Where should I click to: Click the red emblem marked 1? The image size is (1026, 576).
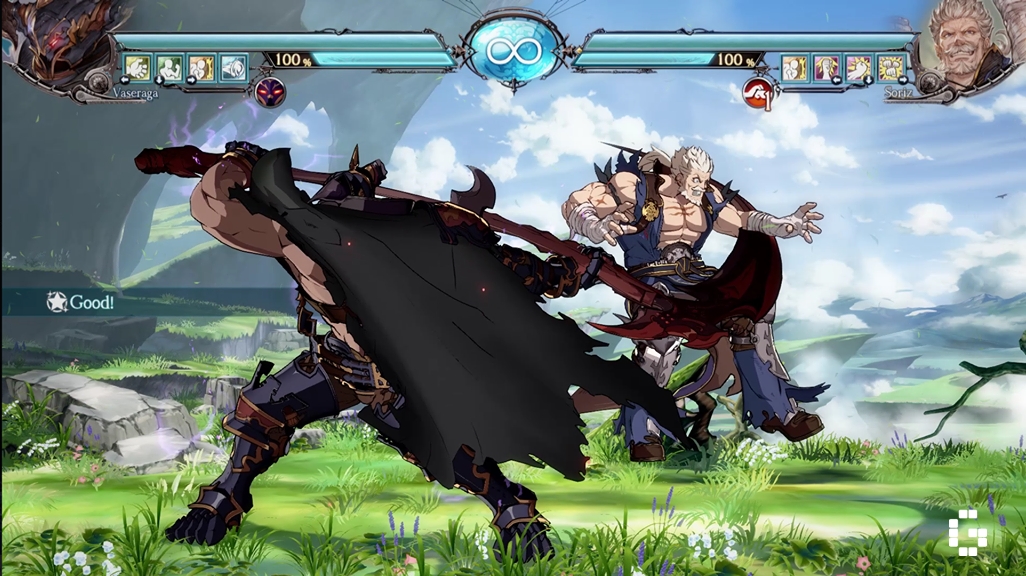pos(758,93)
